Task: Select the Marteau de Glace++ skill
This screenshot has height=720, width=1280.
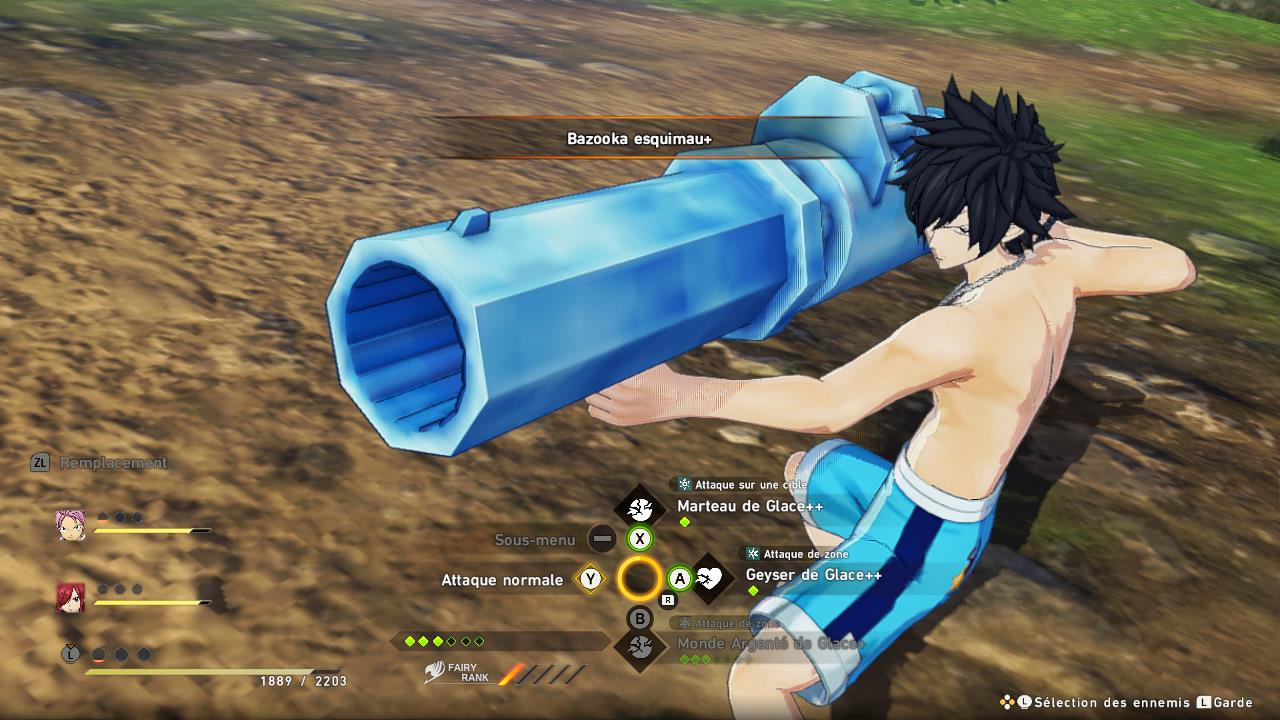Action: click(749, 507)
